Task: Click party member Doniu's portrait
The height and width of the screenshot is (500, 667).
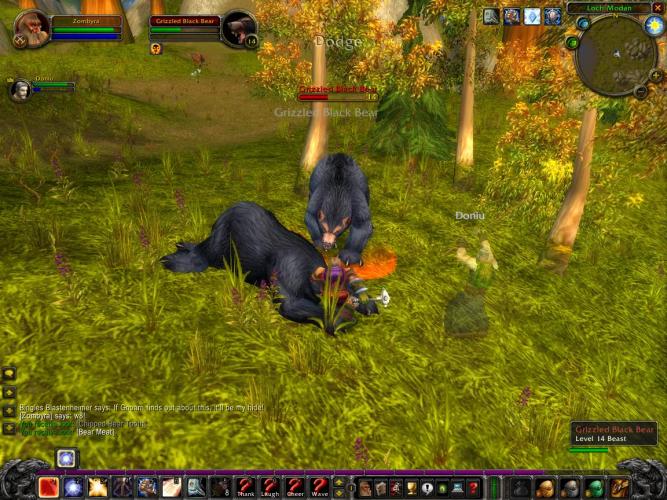Action: point(20,91)
